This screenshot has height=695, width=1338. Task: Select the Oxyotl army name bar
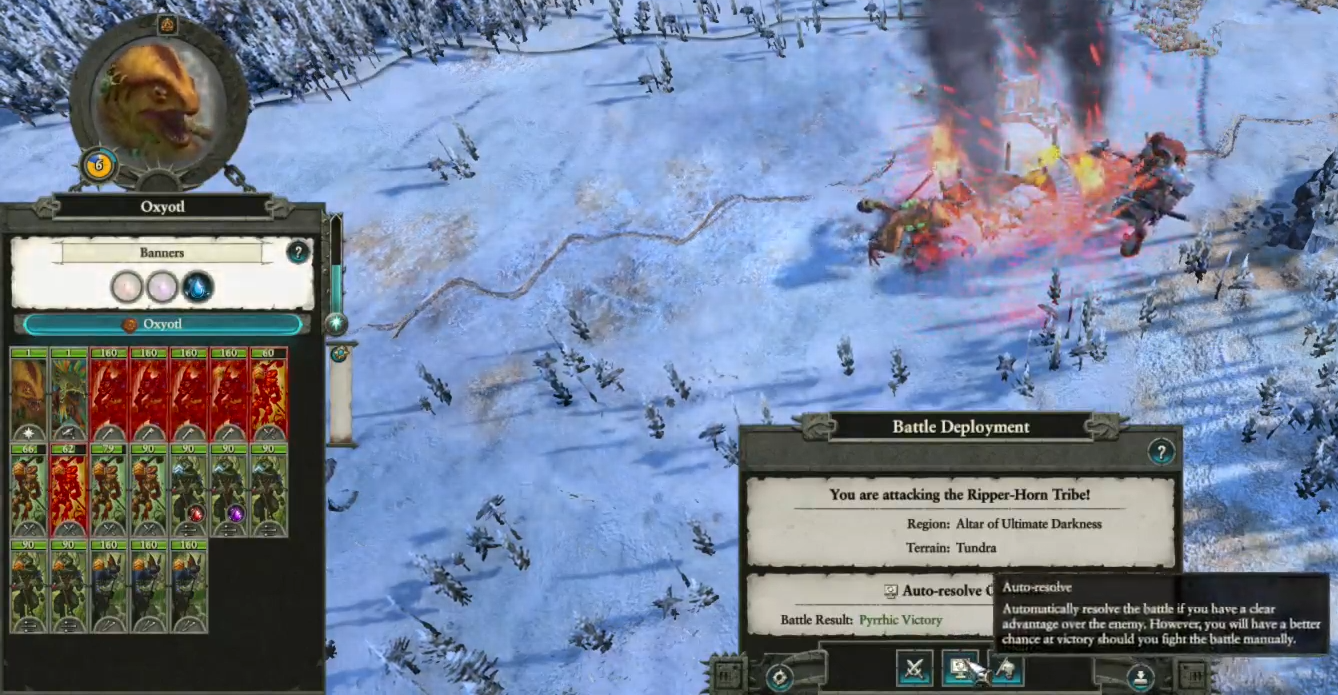(162, 324)
